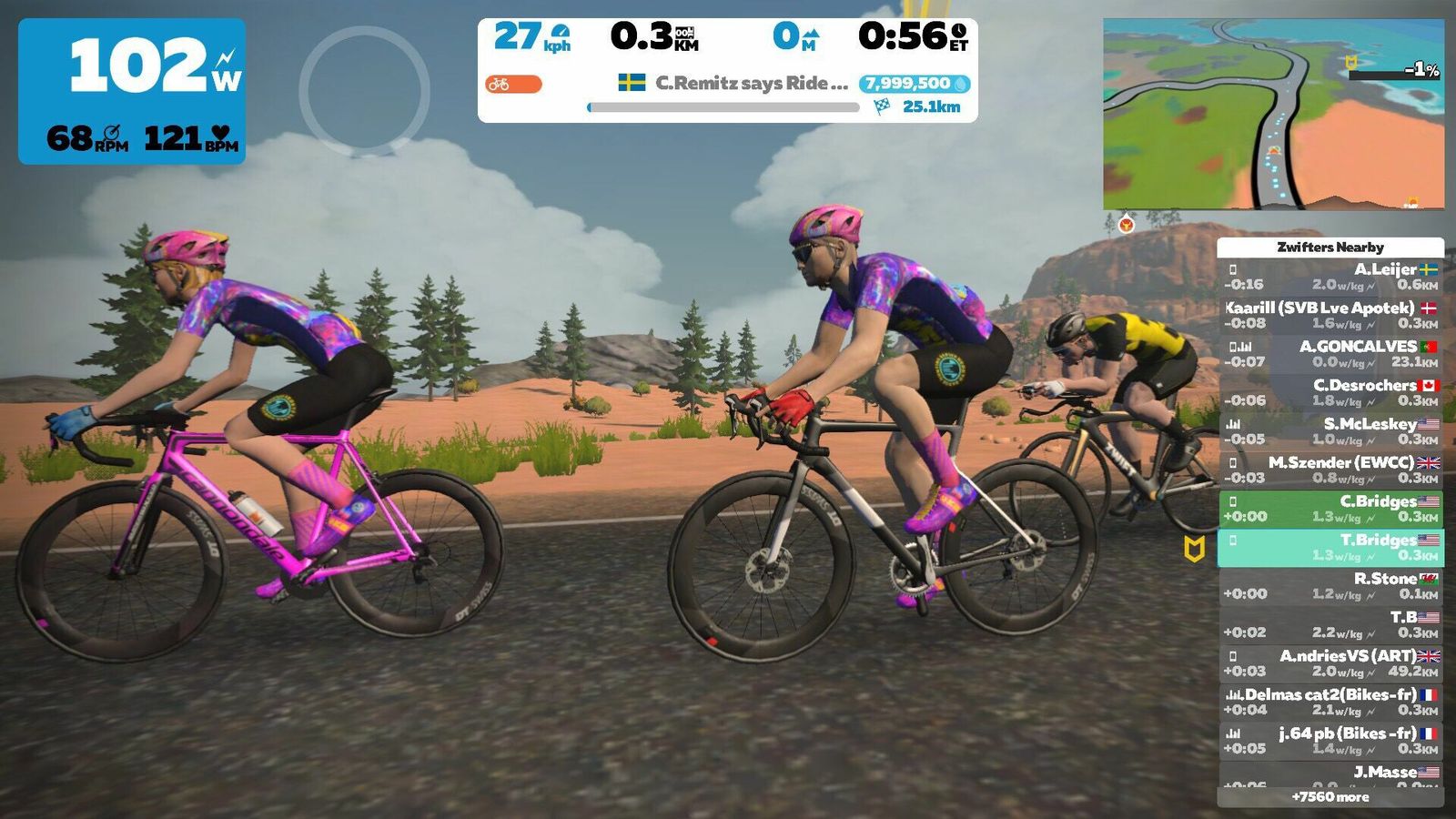The image size is (1456, 819).
Task: Pick S.McLeskey from Zwifters Nearby
Action: [1330, 431]
